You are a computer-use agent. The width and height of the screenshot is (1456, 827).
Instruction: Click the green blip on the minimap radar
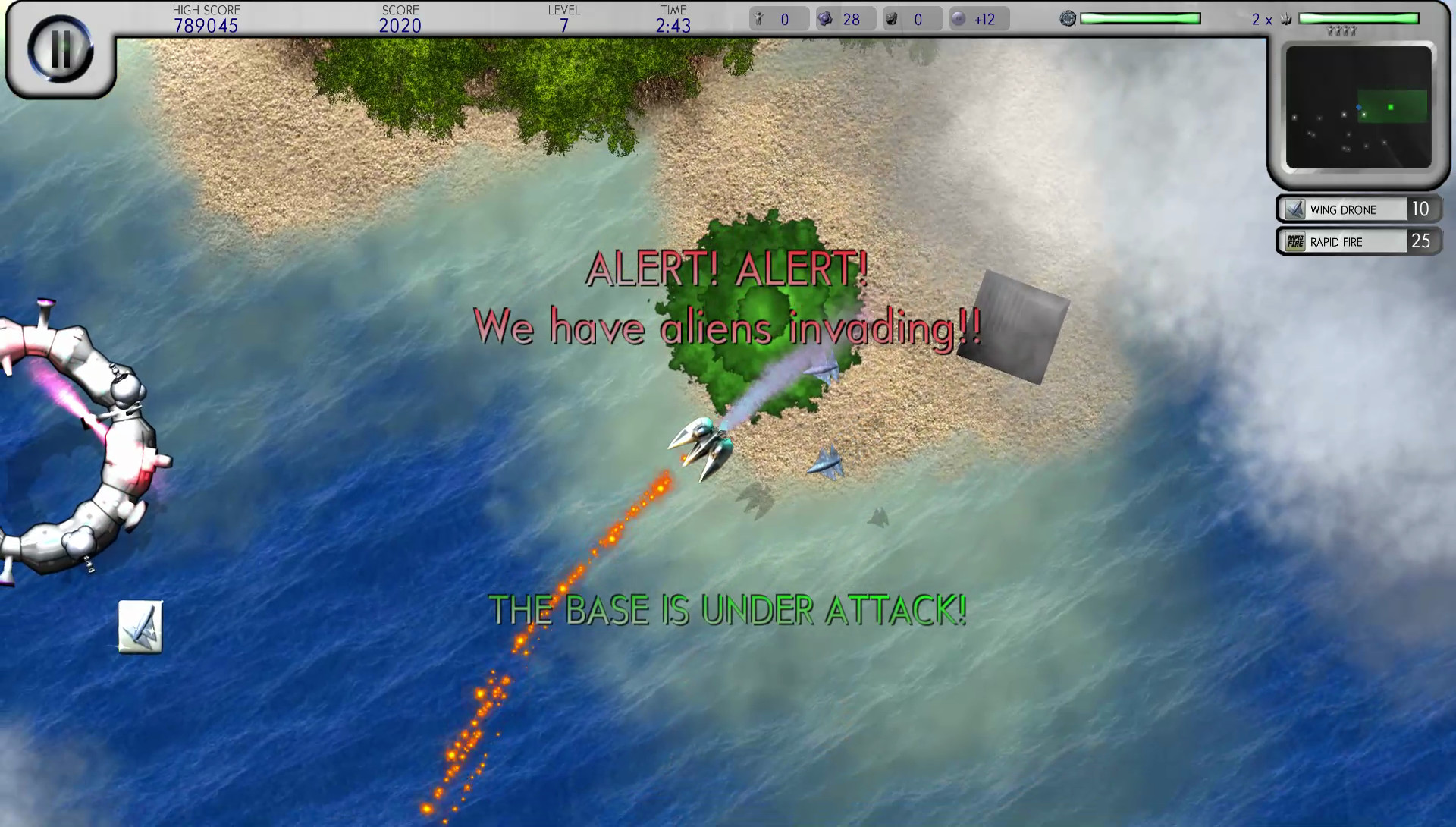click(1391, 107)
